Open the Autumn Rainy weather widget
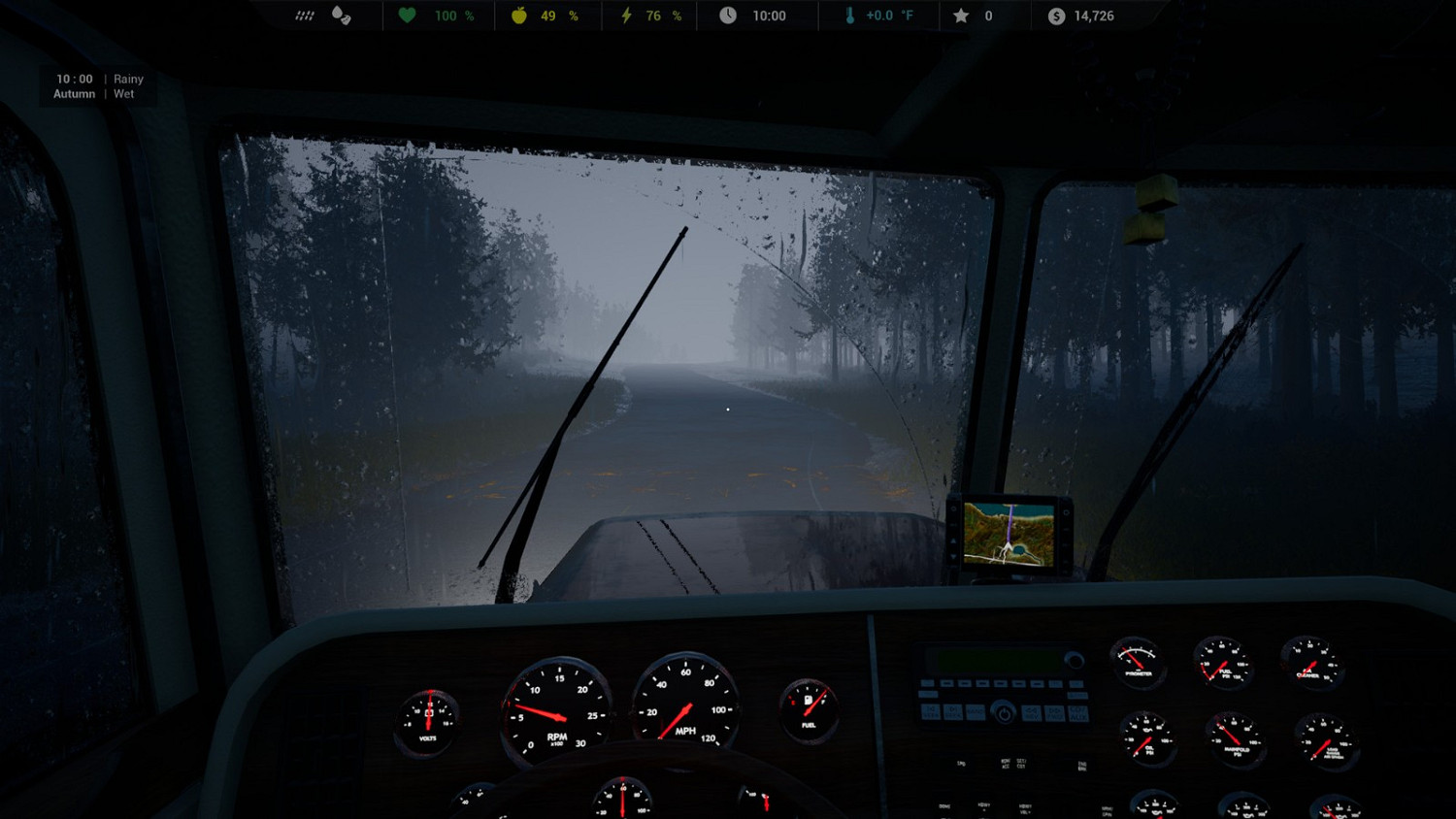1456x819 pixels. click(x=97, y=85)
